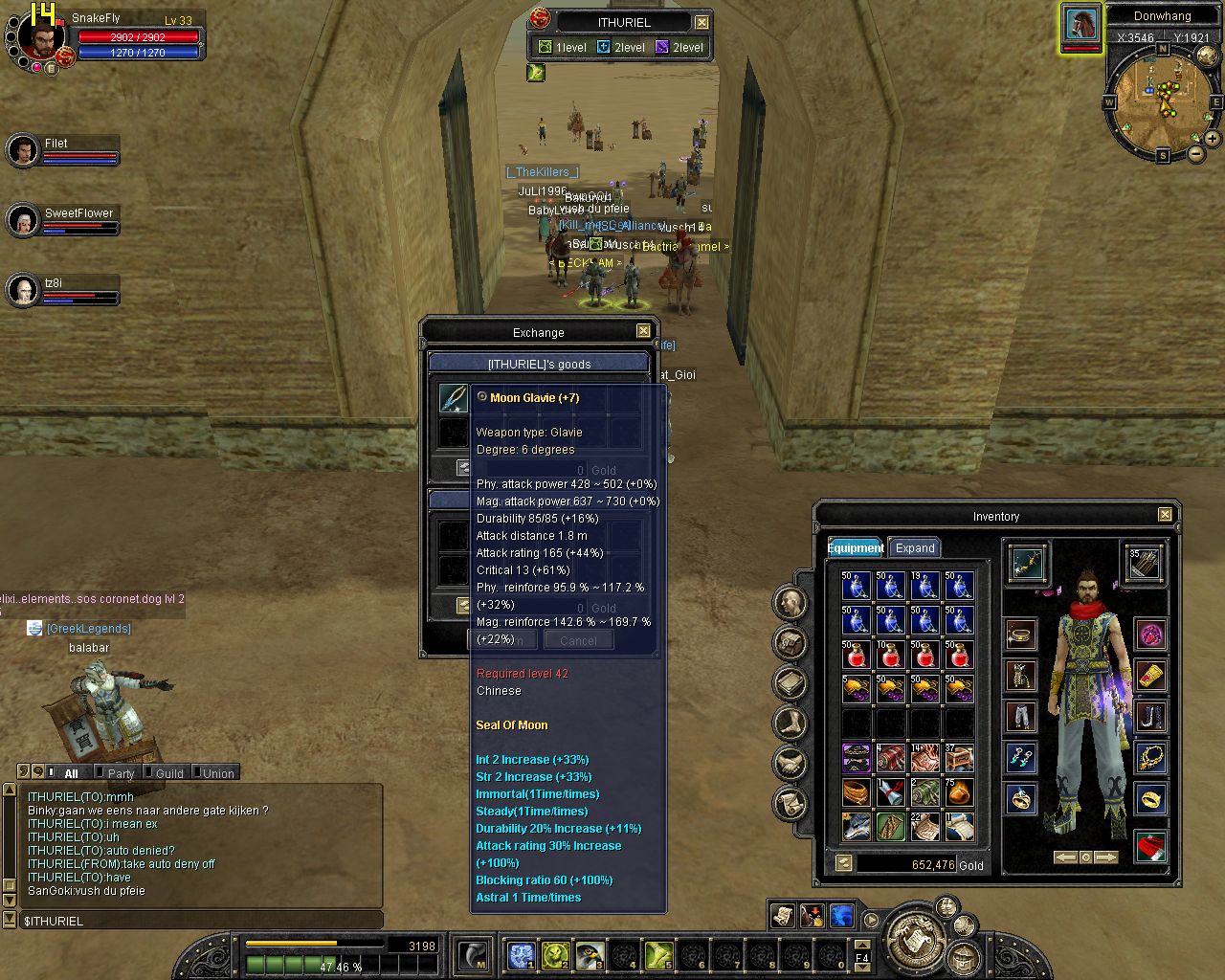Select the equipped gold necklace slot
The width and height of the screenshot is (1225, 980).
pos(1150,758)
